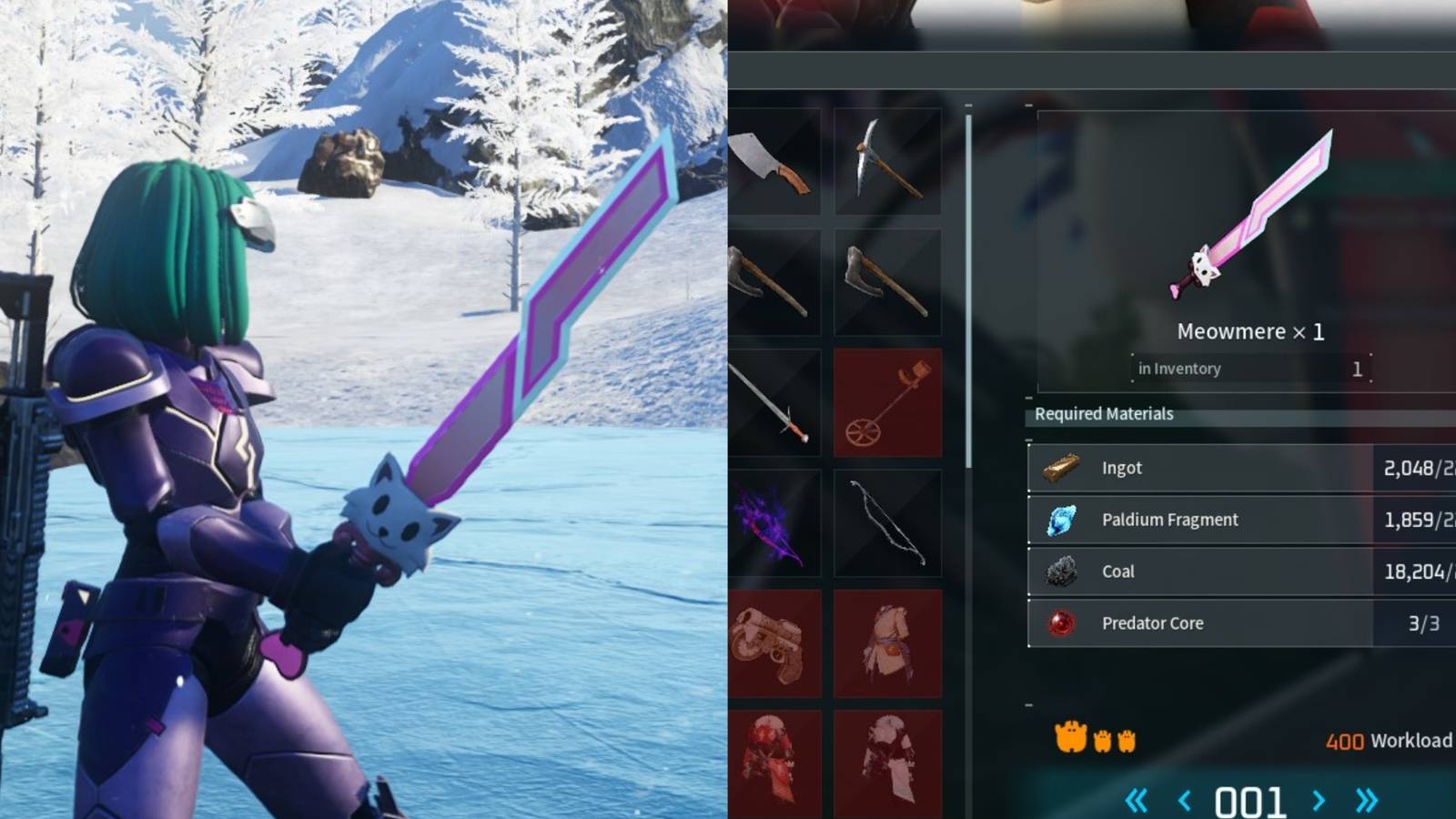Select the Handgun recipe
1456x819 pixels.
(775, 642)
